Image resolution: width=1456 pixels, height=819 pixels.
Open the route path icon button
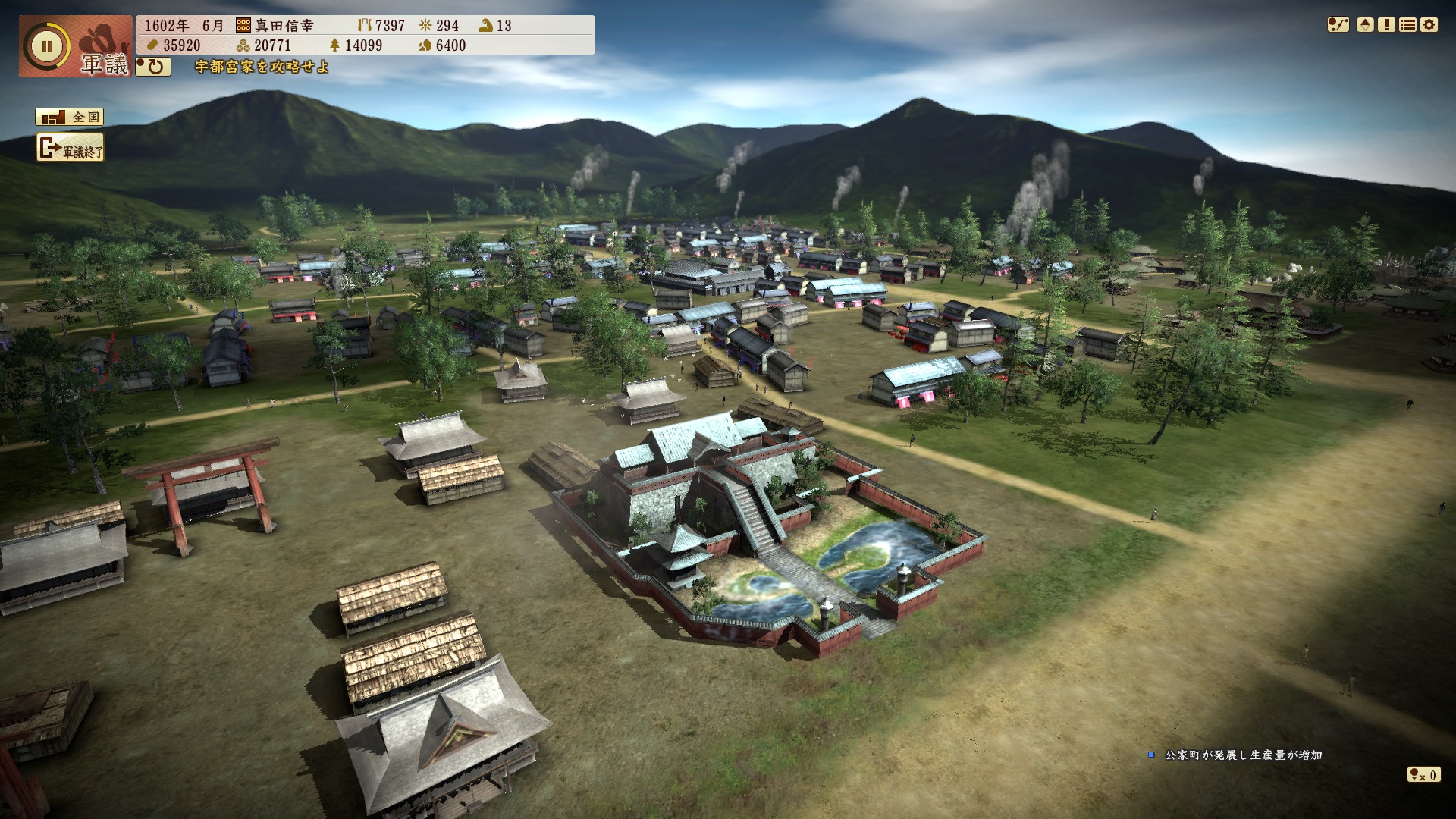point(1338,25)
